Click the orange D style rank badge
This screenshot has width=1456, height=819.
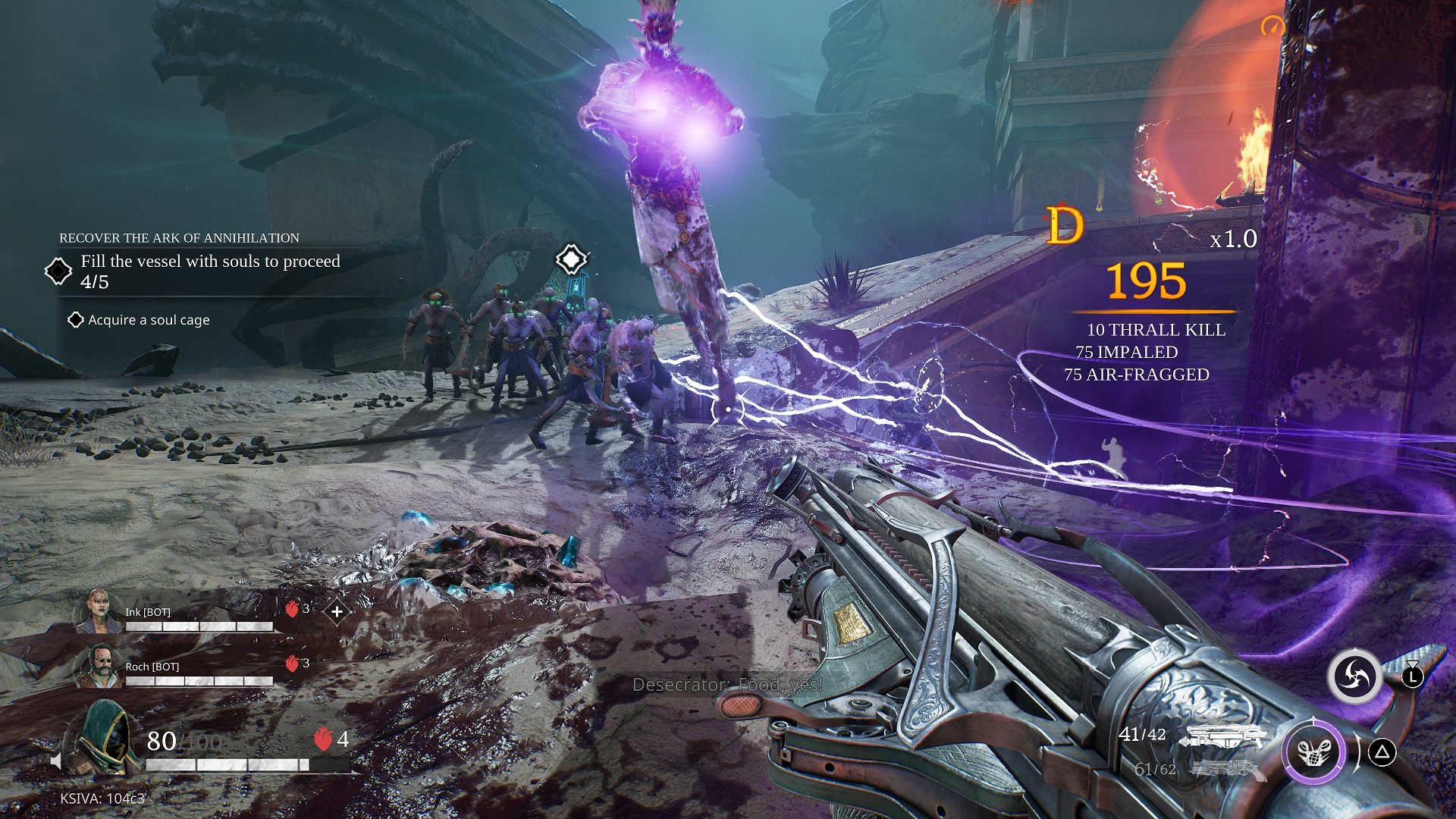click(x=1065, y=225)
